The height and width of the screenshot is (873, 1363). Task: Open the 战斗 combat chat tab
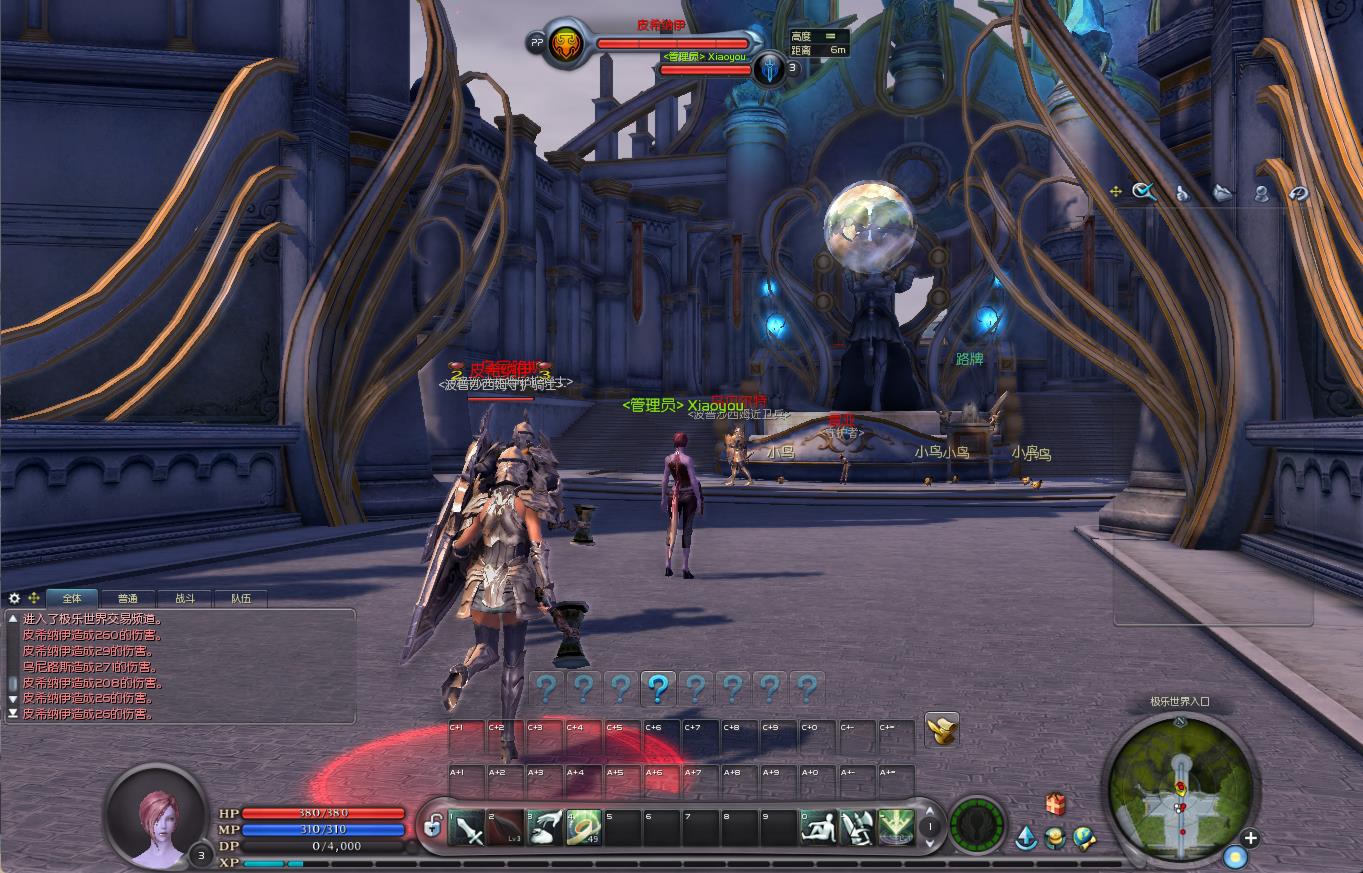pos(185,598)
